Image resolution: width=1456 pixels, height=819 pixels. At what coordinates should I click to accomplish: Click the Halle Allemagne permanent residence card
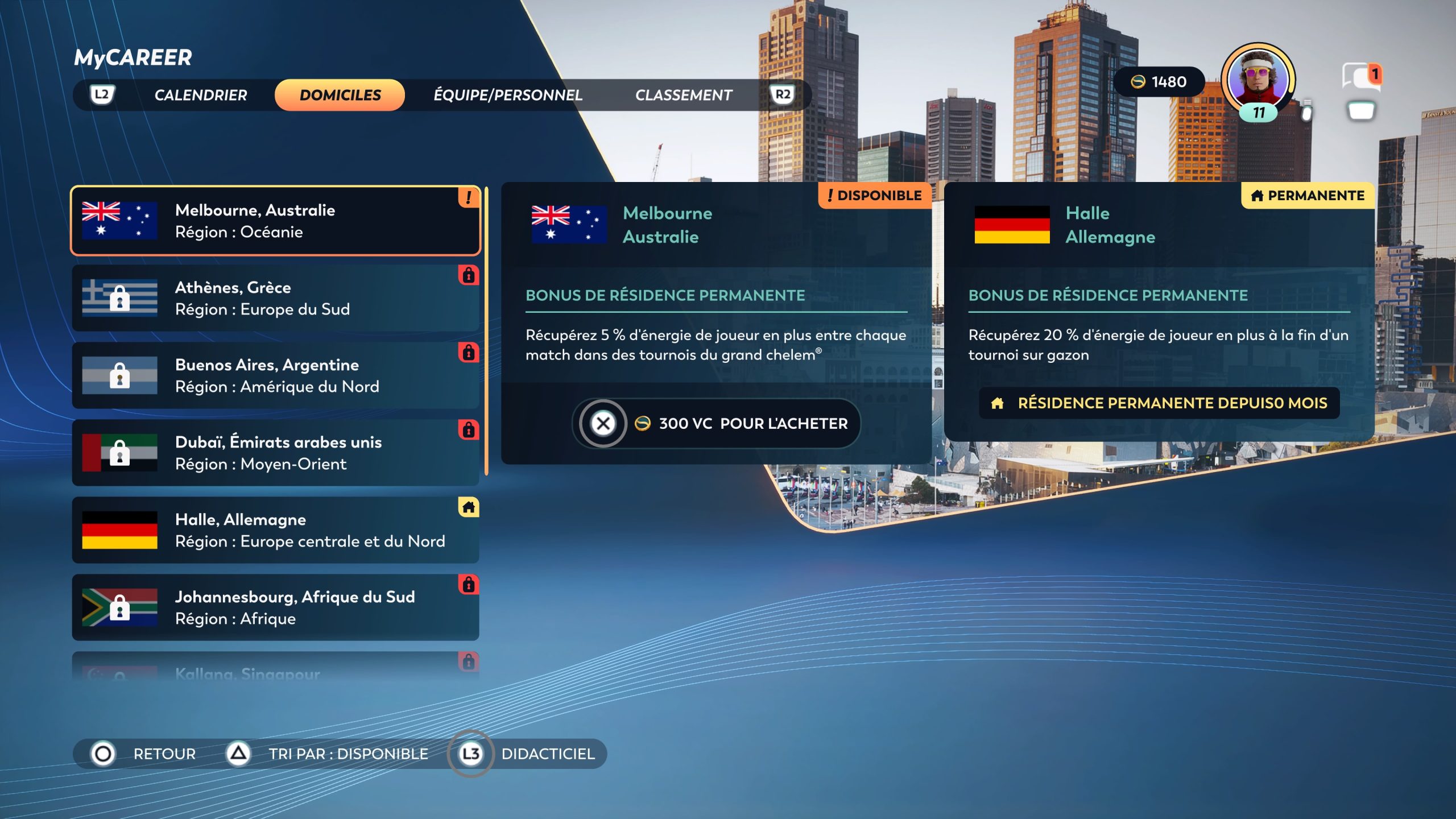click(1159, 312)
